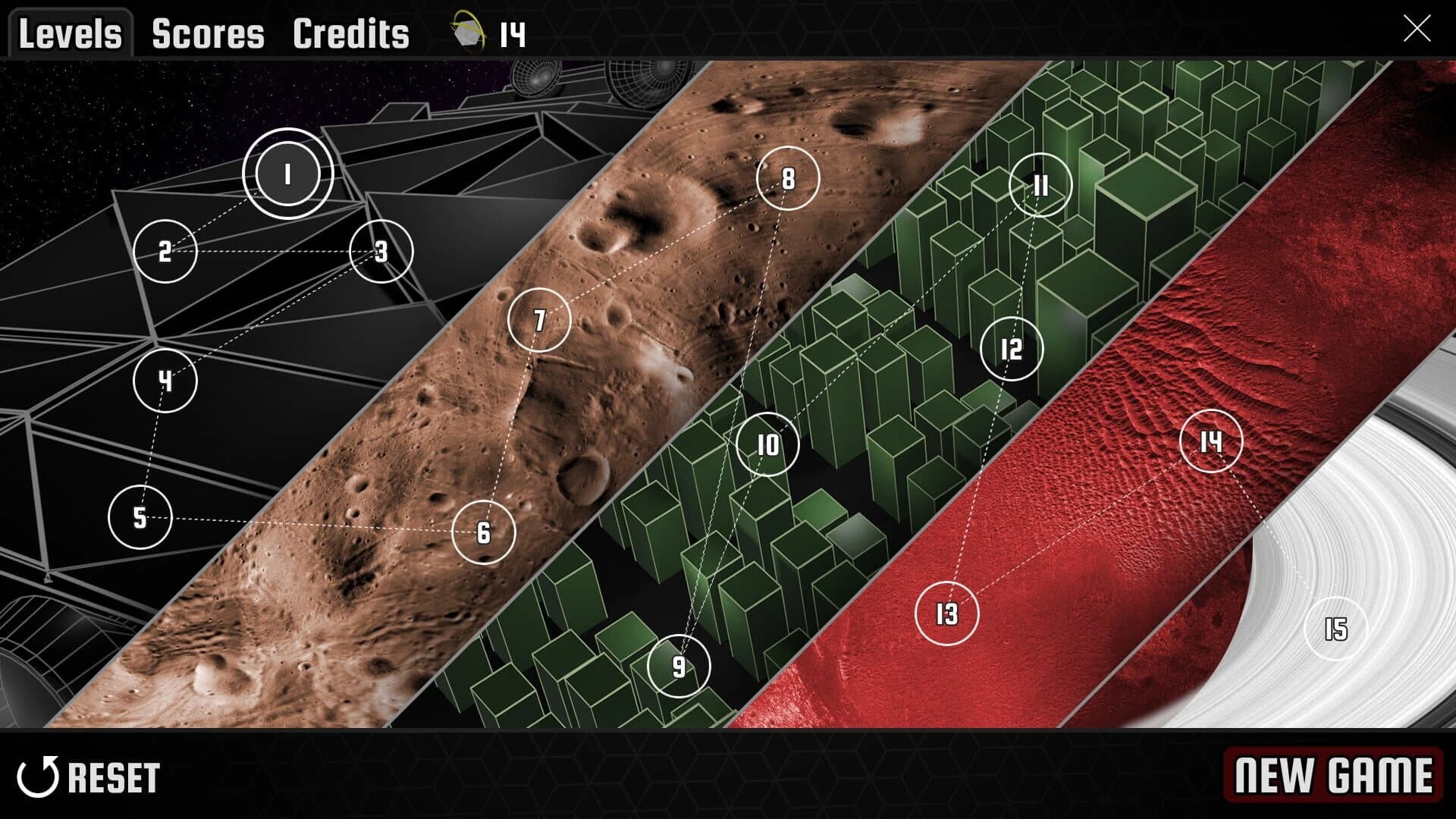
Task: Open level 8 at the top of the Mars strip
Action: pyautogui.click(x=788, y=180)
